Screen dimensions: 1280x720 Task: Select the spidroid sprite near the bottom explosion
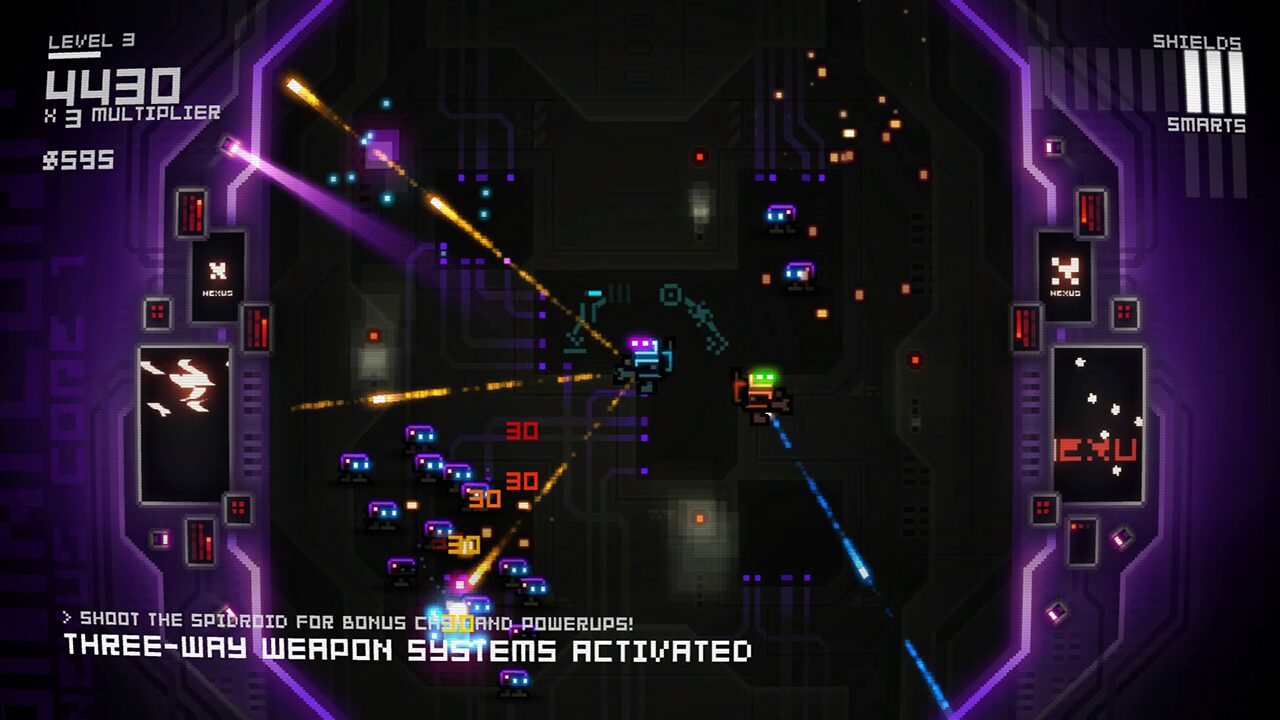click(x=456, y=605)
